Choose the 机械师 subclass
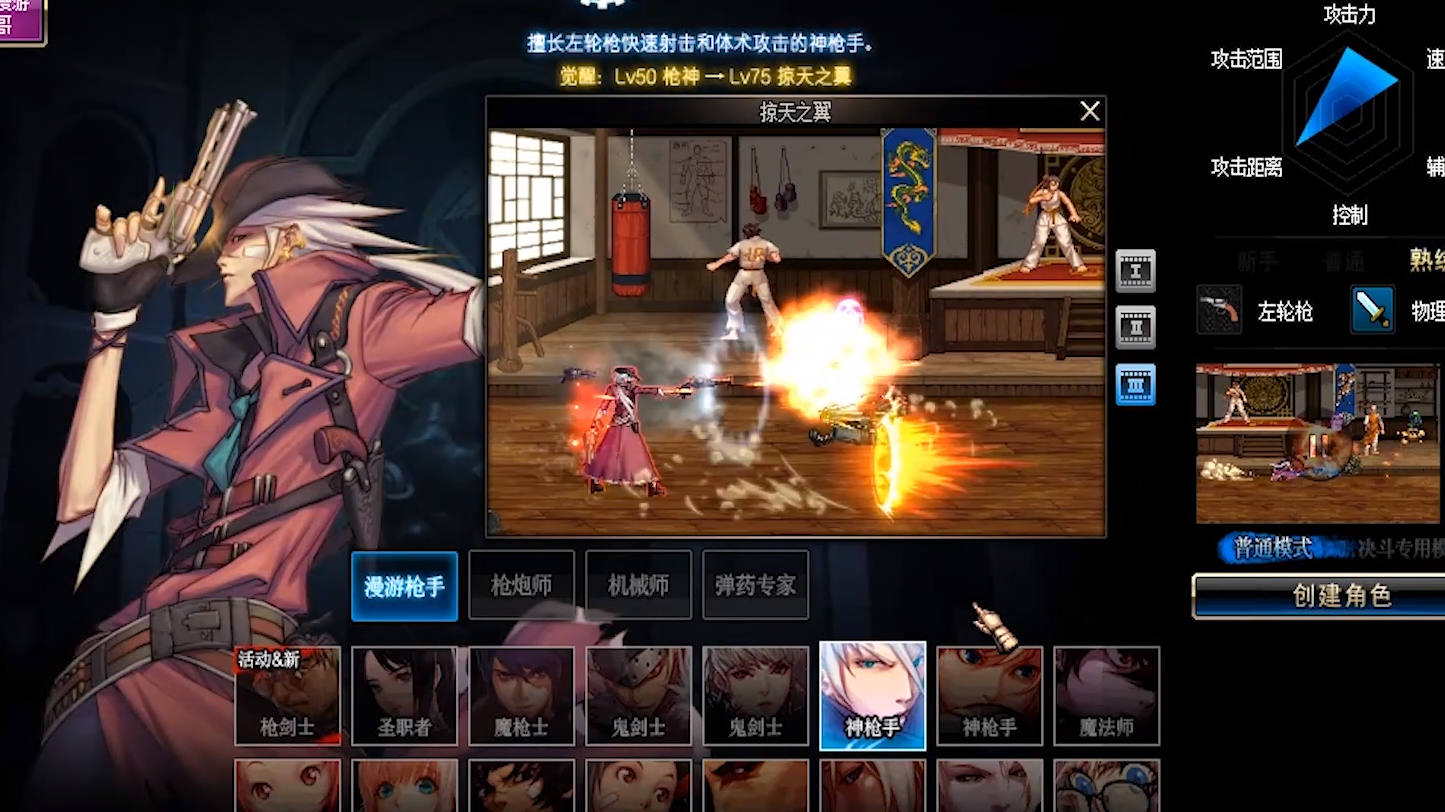The width and height of the screenshot is (1445, 812). click(x=638, y=586)
